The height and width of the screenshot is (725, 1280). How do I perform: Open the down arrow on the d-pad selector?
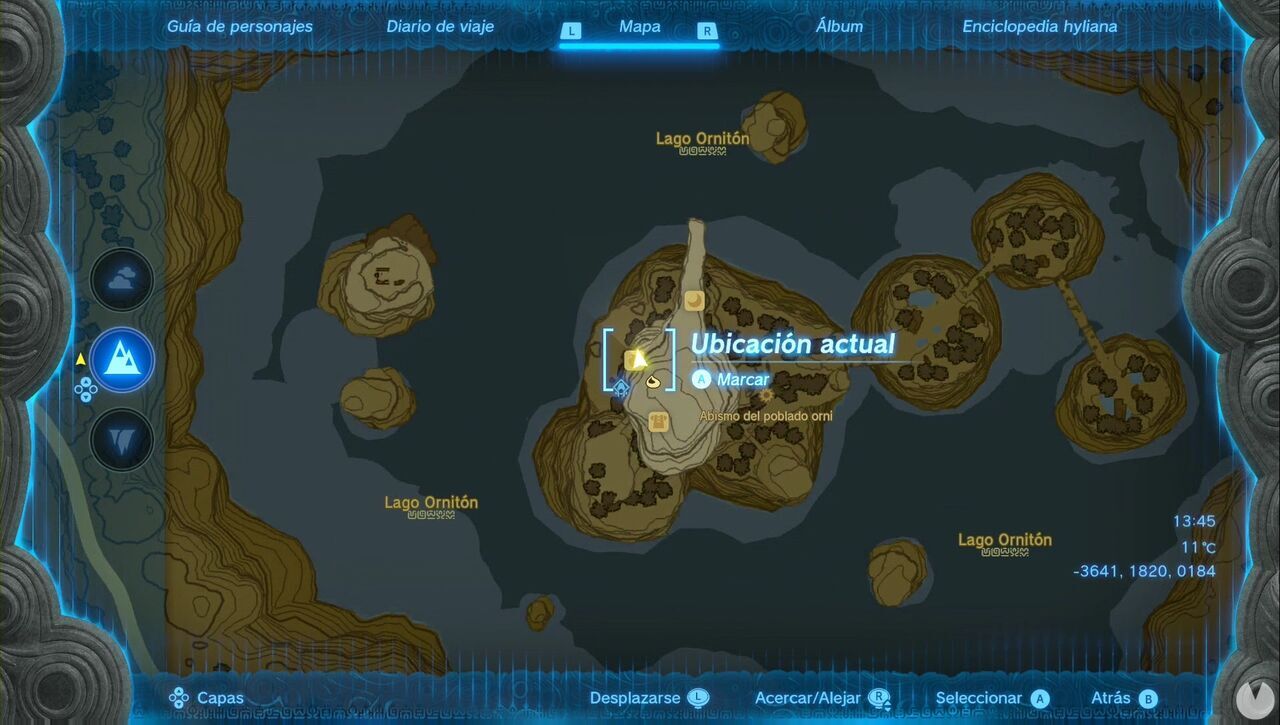tap(84, 397)
